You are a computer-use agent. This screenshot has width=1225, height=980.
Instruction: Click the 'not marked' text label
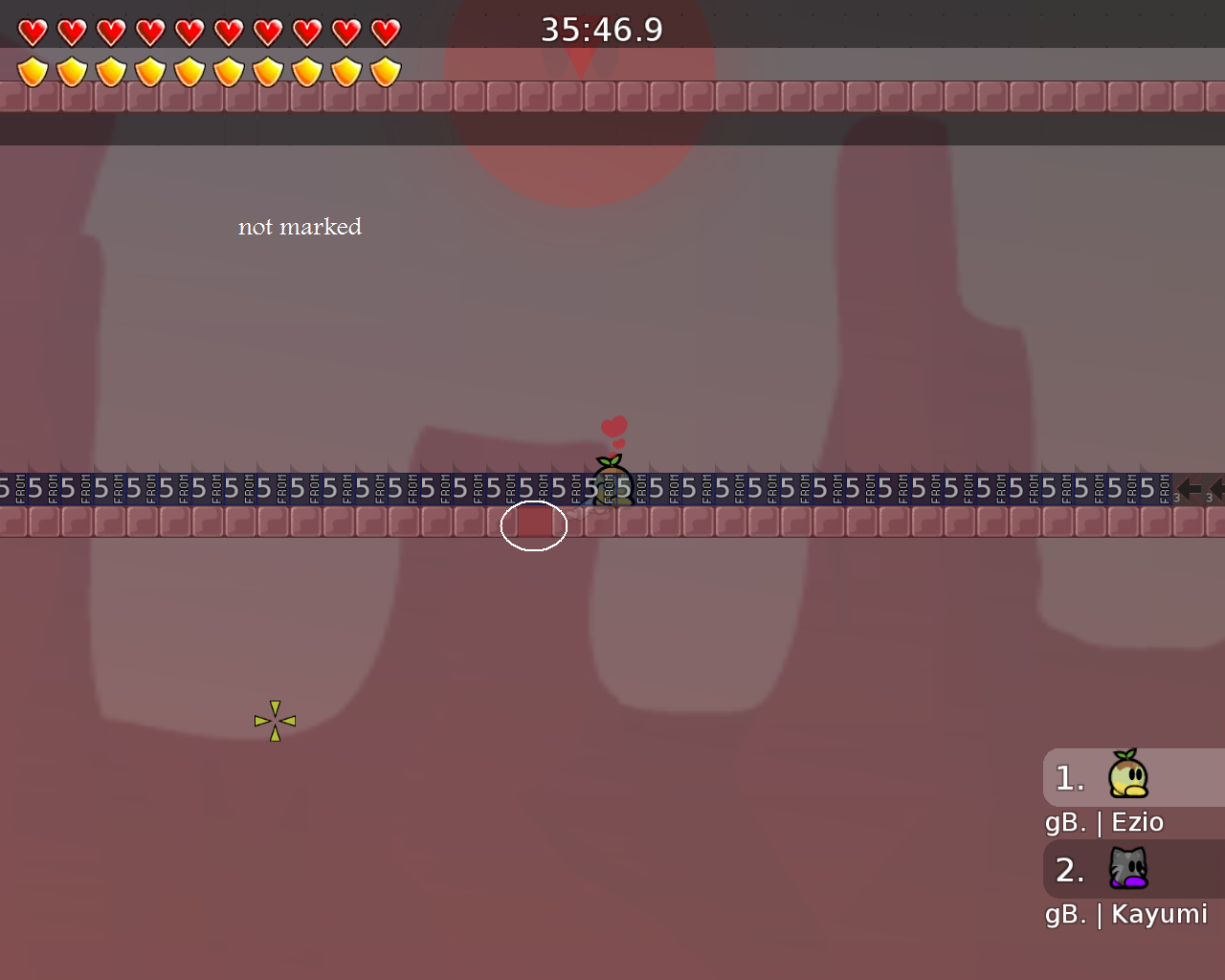(300, 227)
